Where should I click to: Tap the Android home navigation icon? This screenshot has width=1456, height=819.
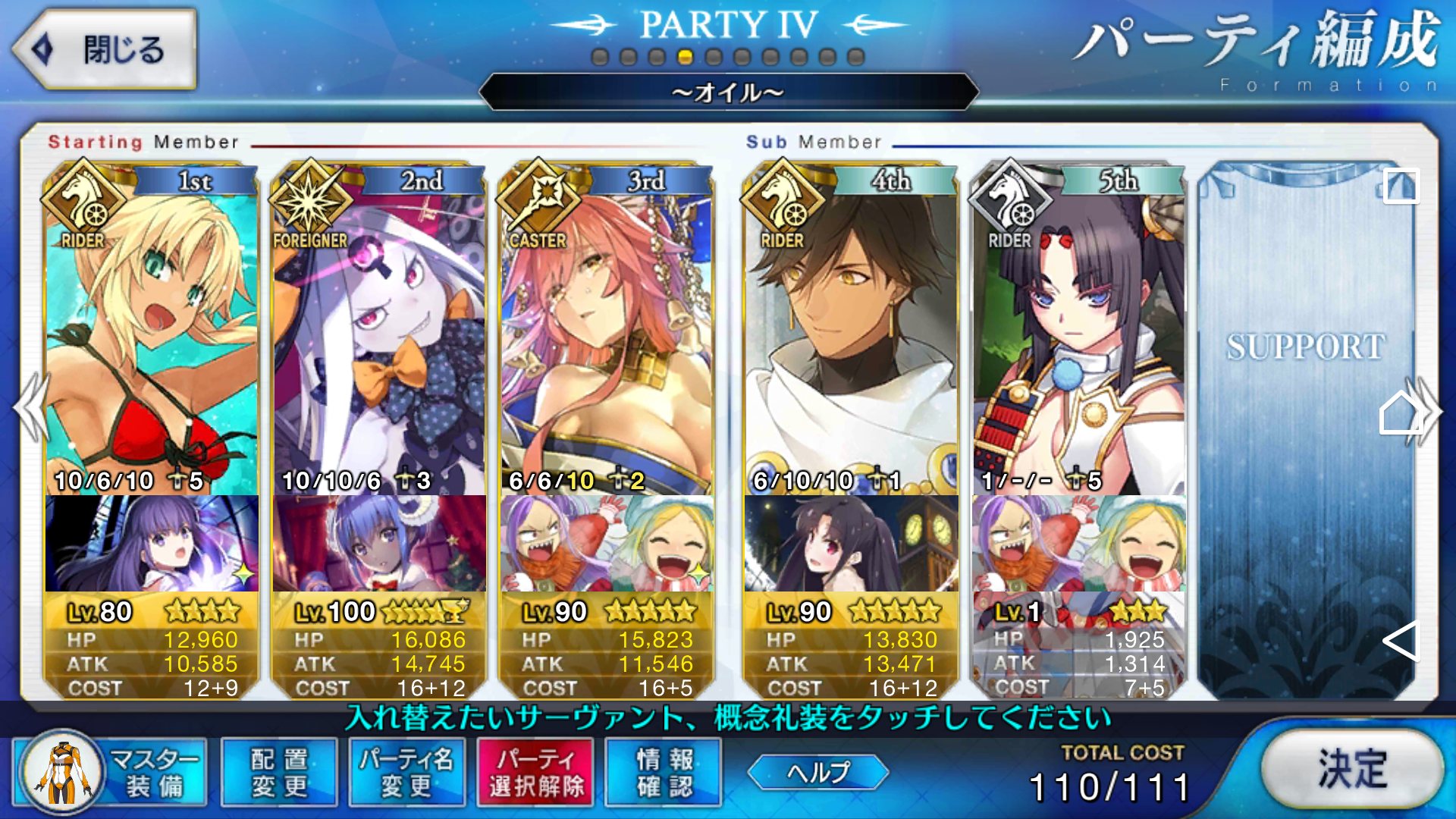tap(1400, 413)
